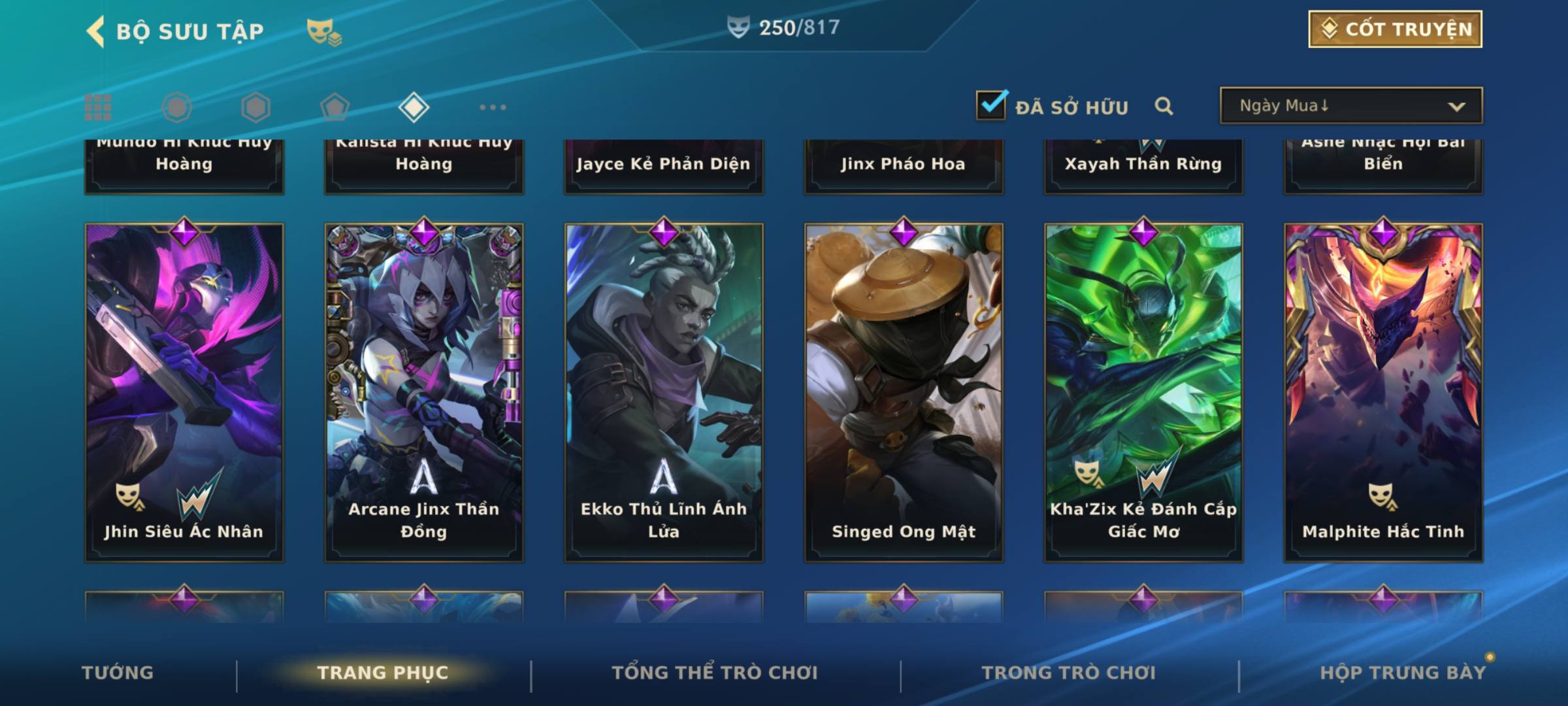Open the skin search magnifier
Image resolution: width=1568 pixels, height=706 pixels.
point(1164,106)
